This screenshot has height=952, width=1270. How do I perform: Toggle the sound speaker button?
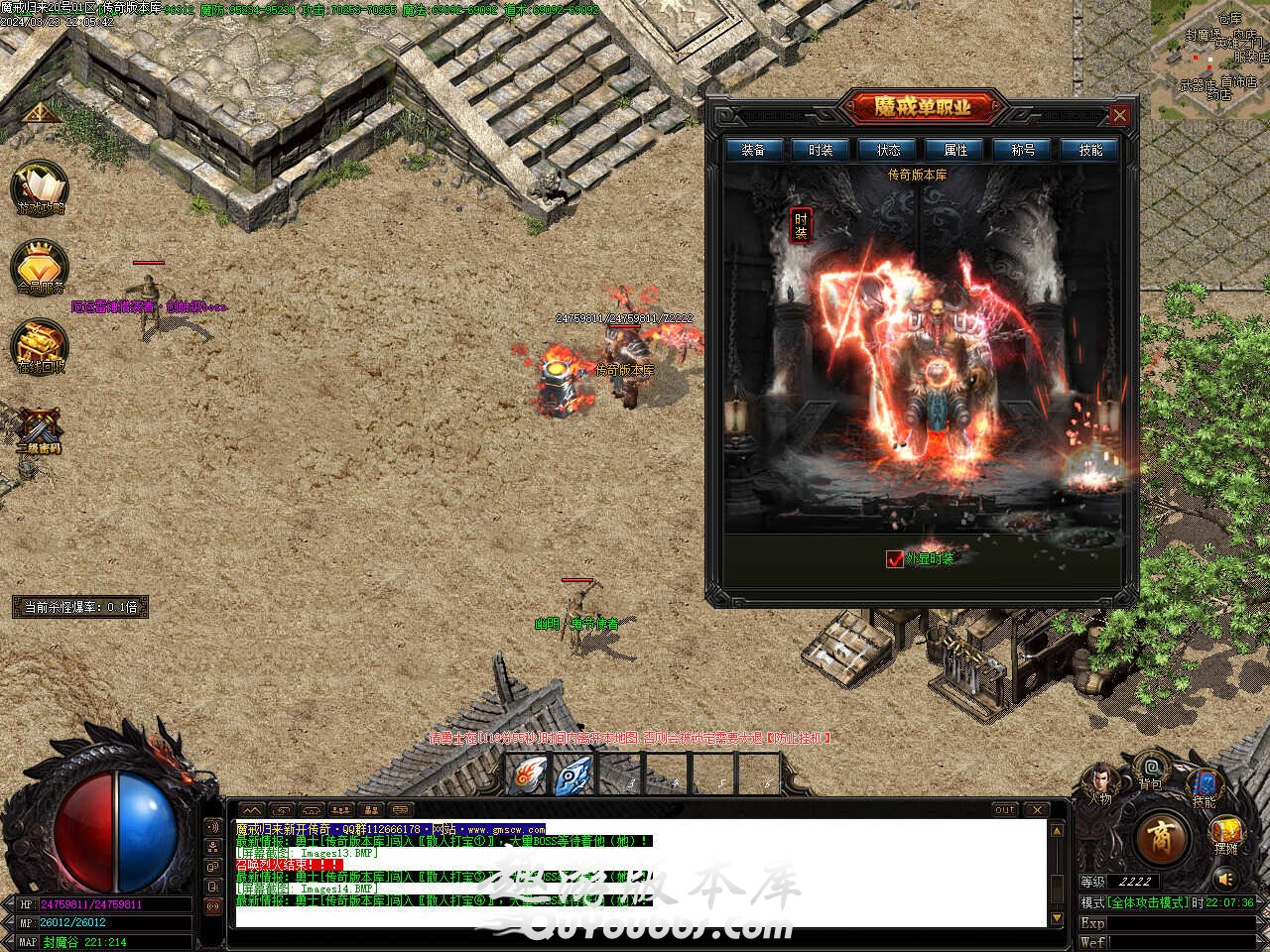point(1225,879)
